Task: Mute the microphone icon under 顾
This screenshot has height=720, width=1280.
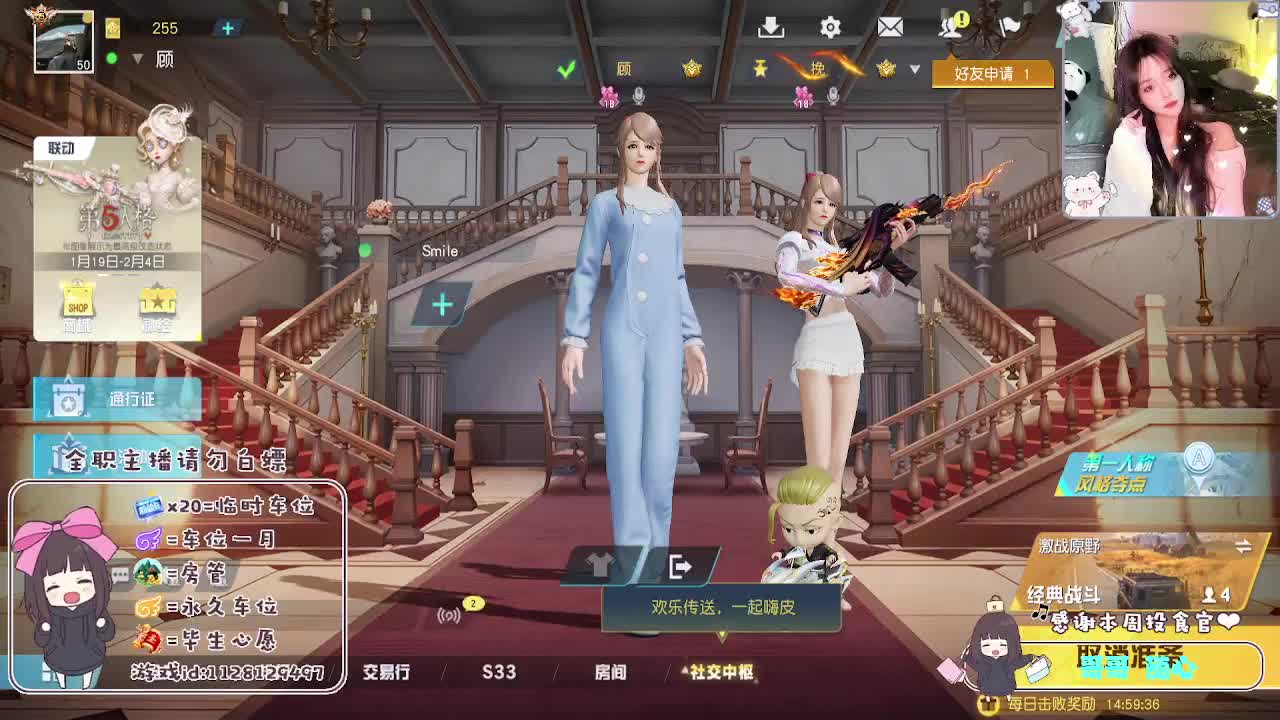Action: (637, 97)
